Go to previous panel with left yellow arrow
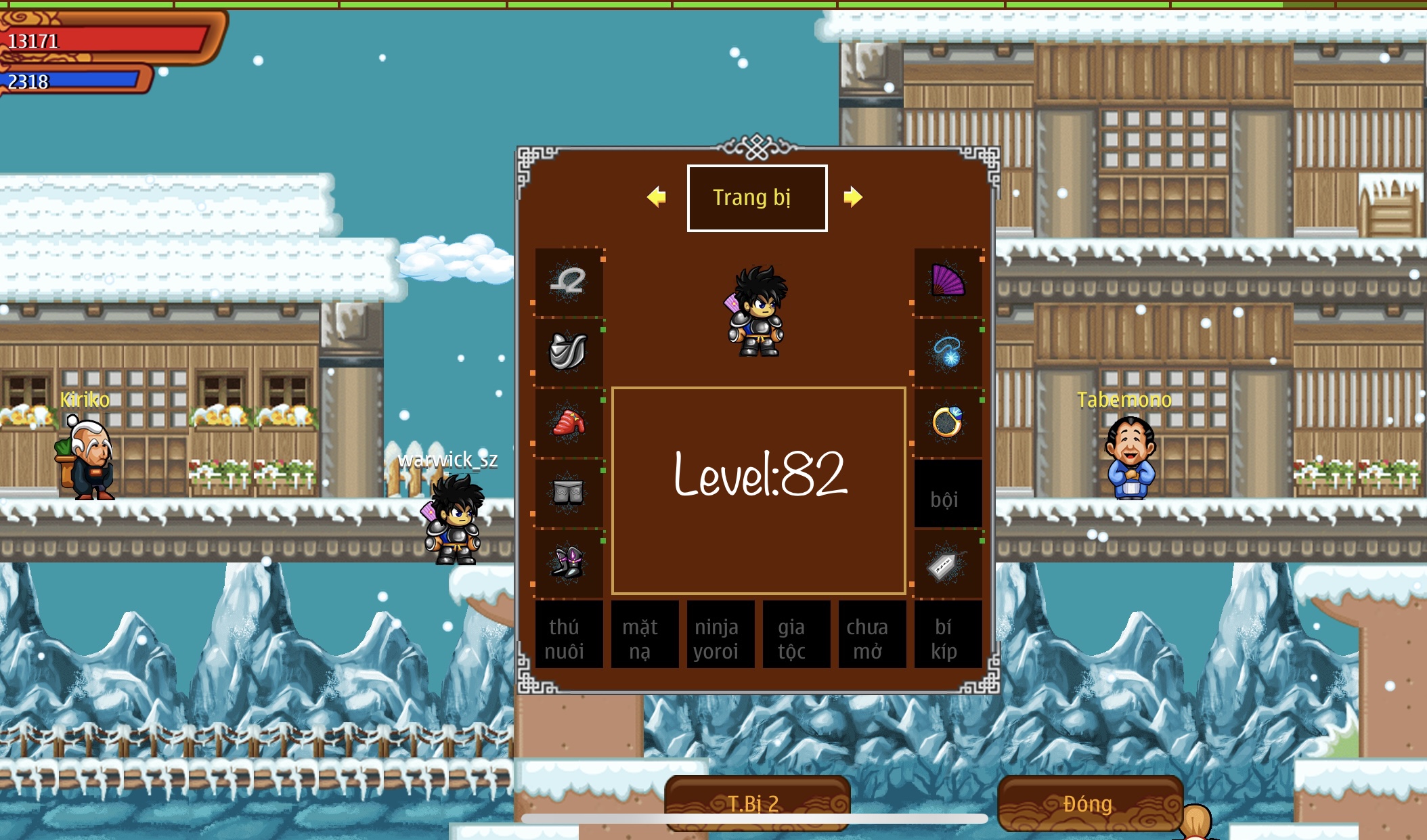This screenshot has height=840, width=1427. (x=656, y=197)
